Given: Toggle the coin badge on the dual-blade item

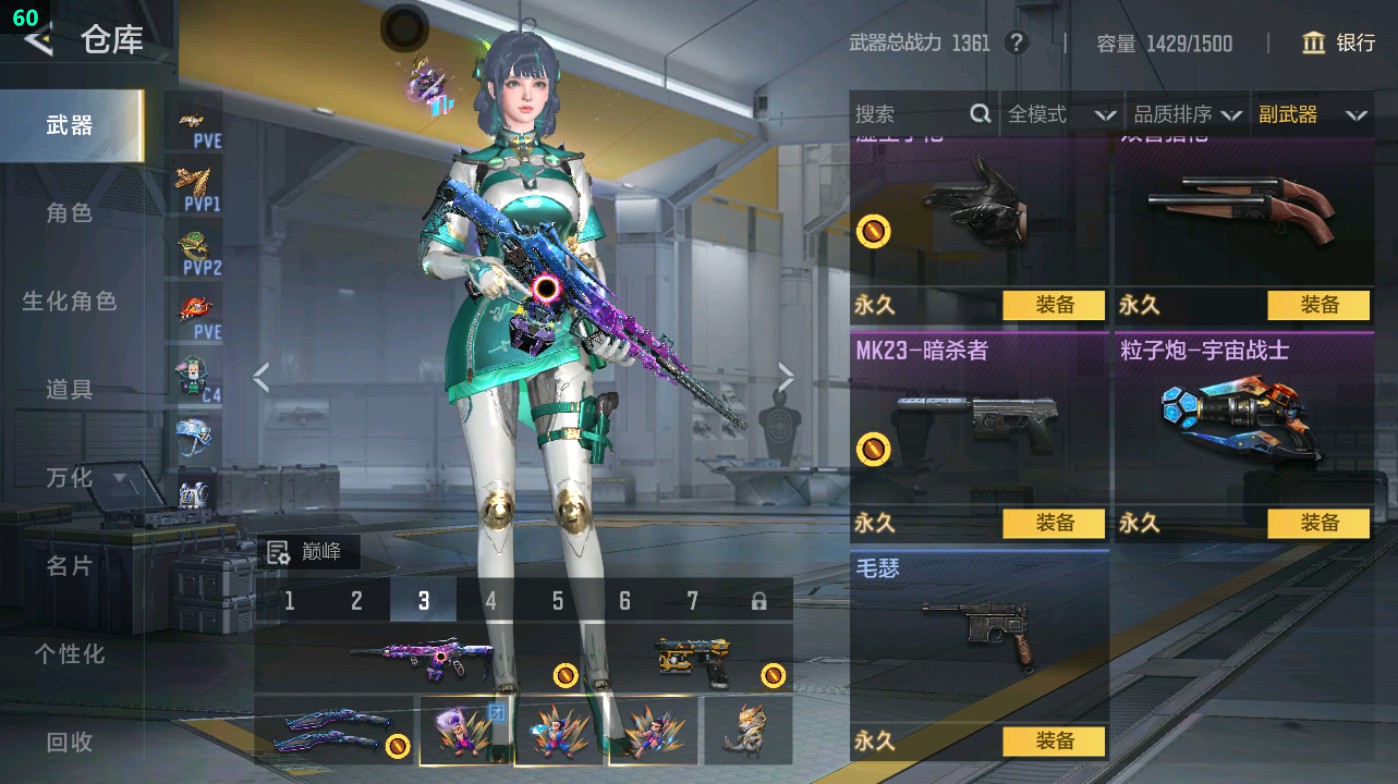Looking at the screenshot, I should (x=399, y=745).
